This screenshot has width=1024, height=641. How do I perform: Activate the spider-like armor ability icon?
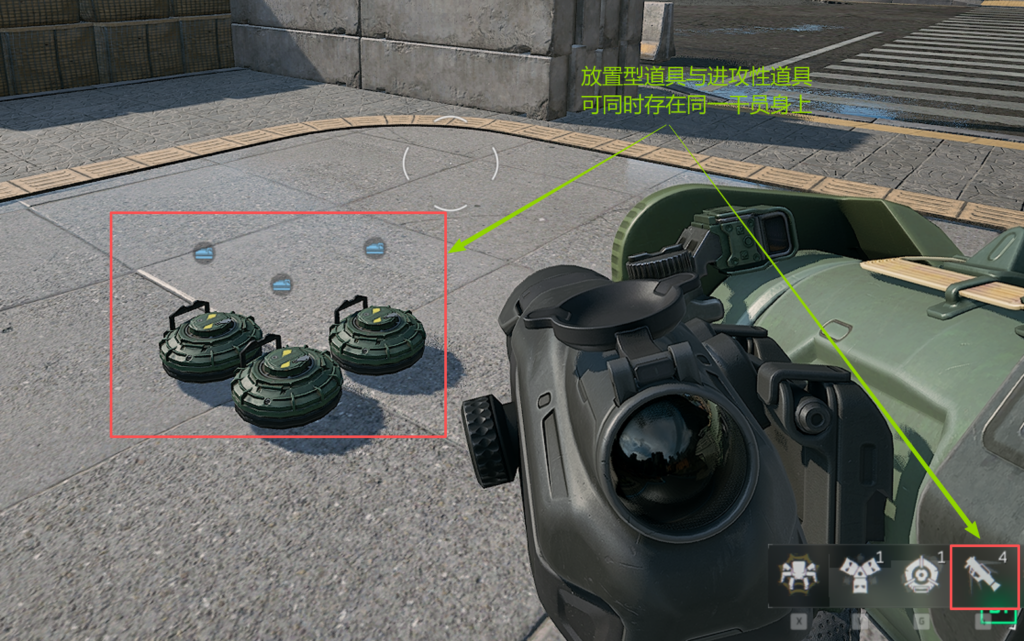click(800, 578)
